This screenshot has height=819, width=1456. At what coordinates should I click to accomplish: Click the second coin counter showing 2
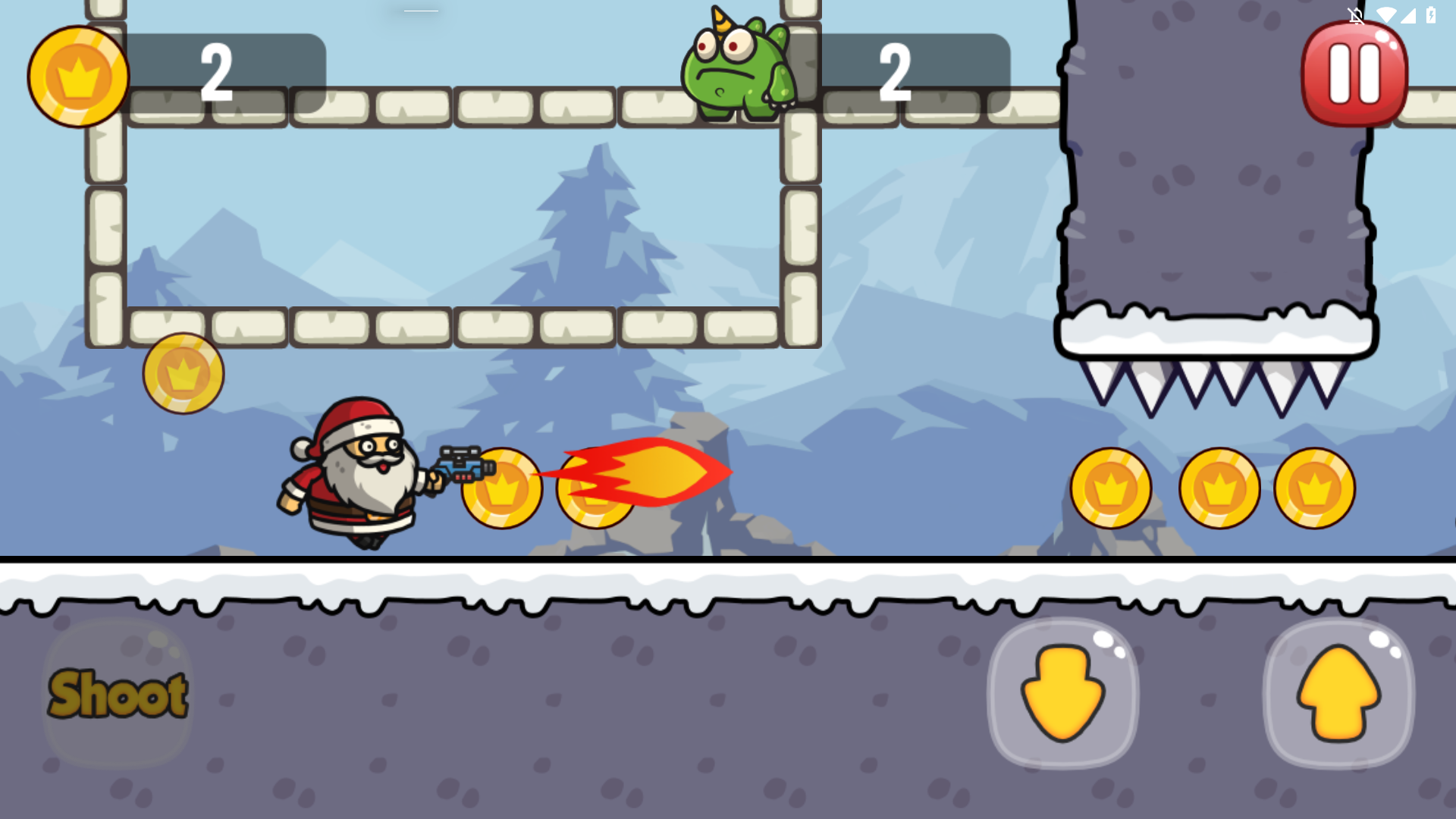pos(895,72)
